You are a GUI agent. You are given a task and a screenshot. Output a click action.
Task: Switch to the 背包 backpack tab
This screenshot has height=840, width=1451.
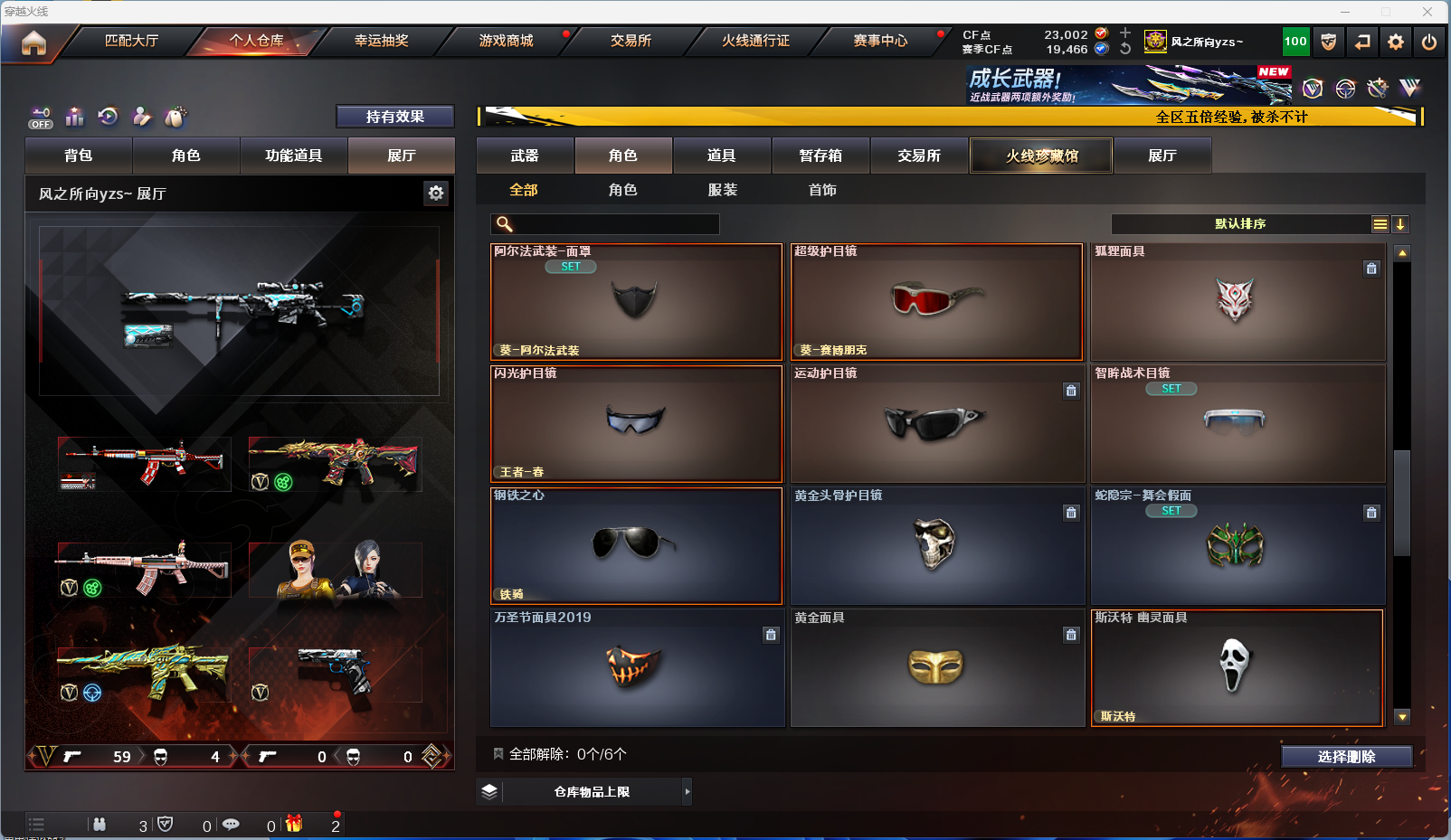[79, 156]
